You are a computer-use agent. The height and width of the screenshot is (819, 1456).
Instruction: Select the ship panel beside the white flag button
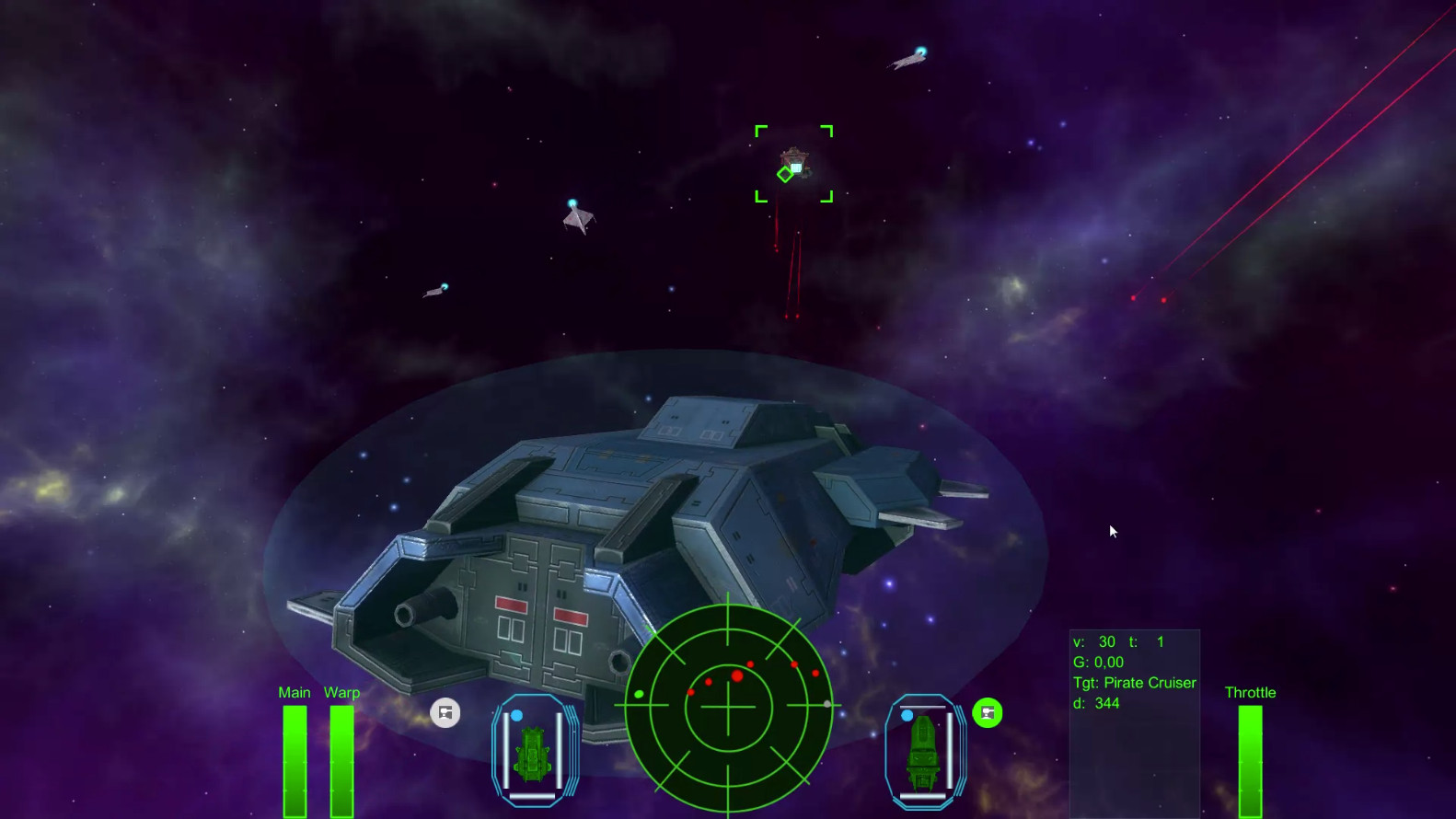click(x=532, y=751)
